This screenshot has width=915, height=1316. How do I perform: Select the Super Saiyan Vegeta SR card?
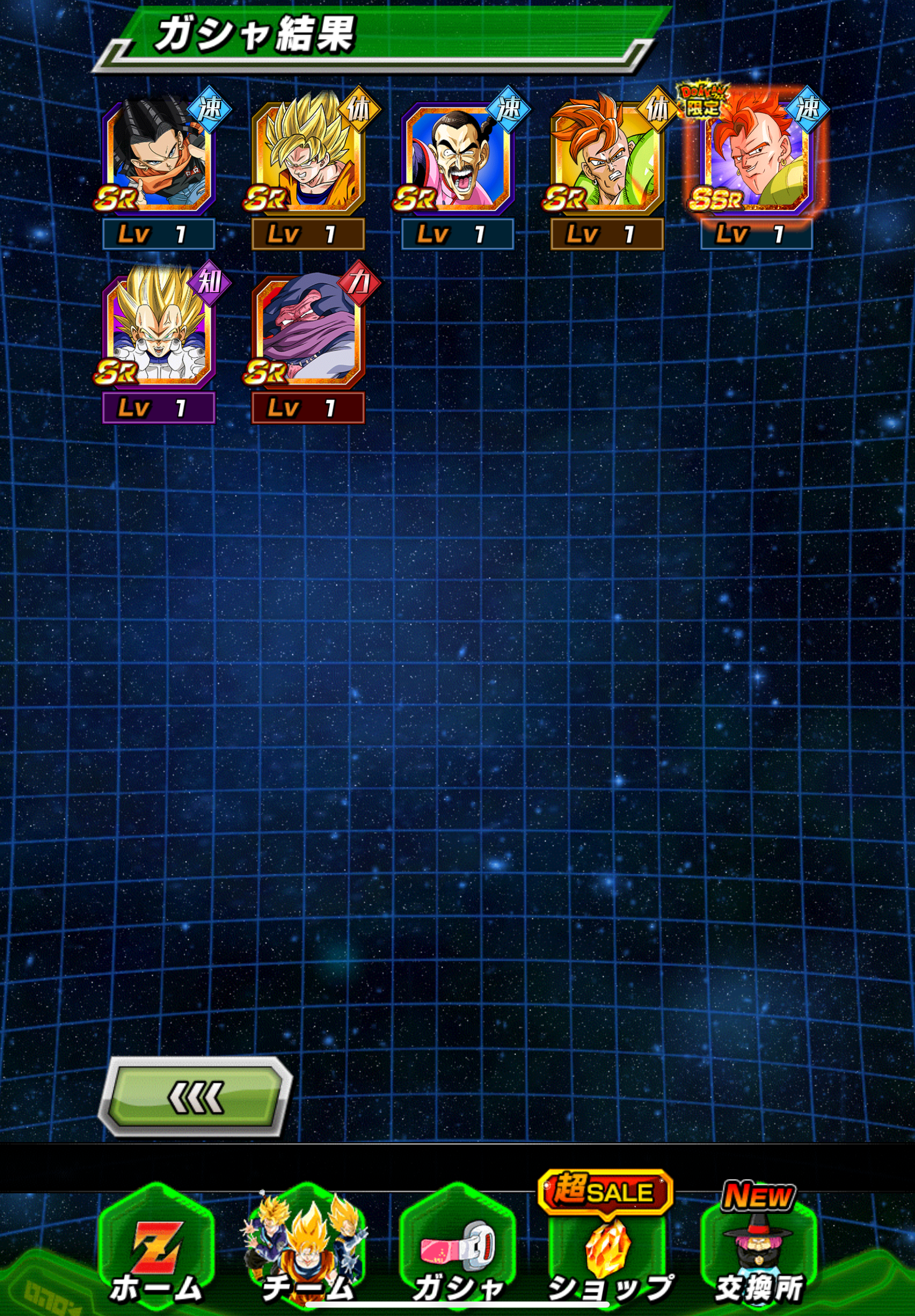(158, 331)
